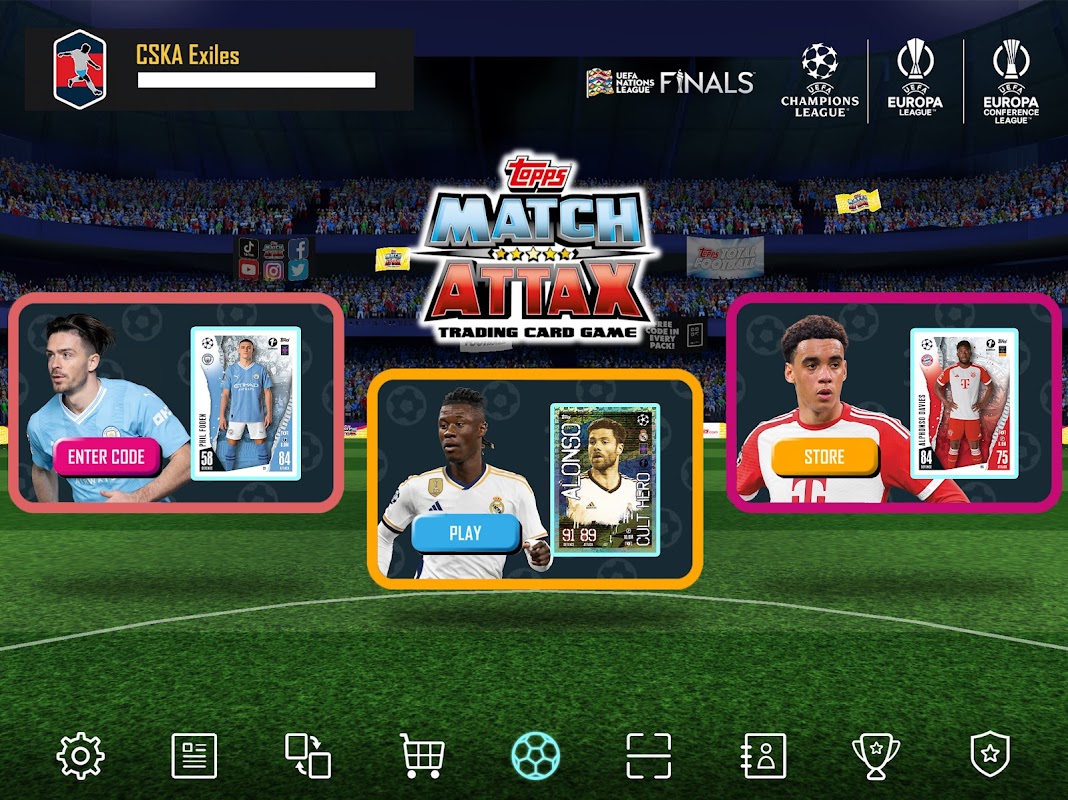1068x800 pixels.
Task: Open the shield star icon
Action: 990,756
